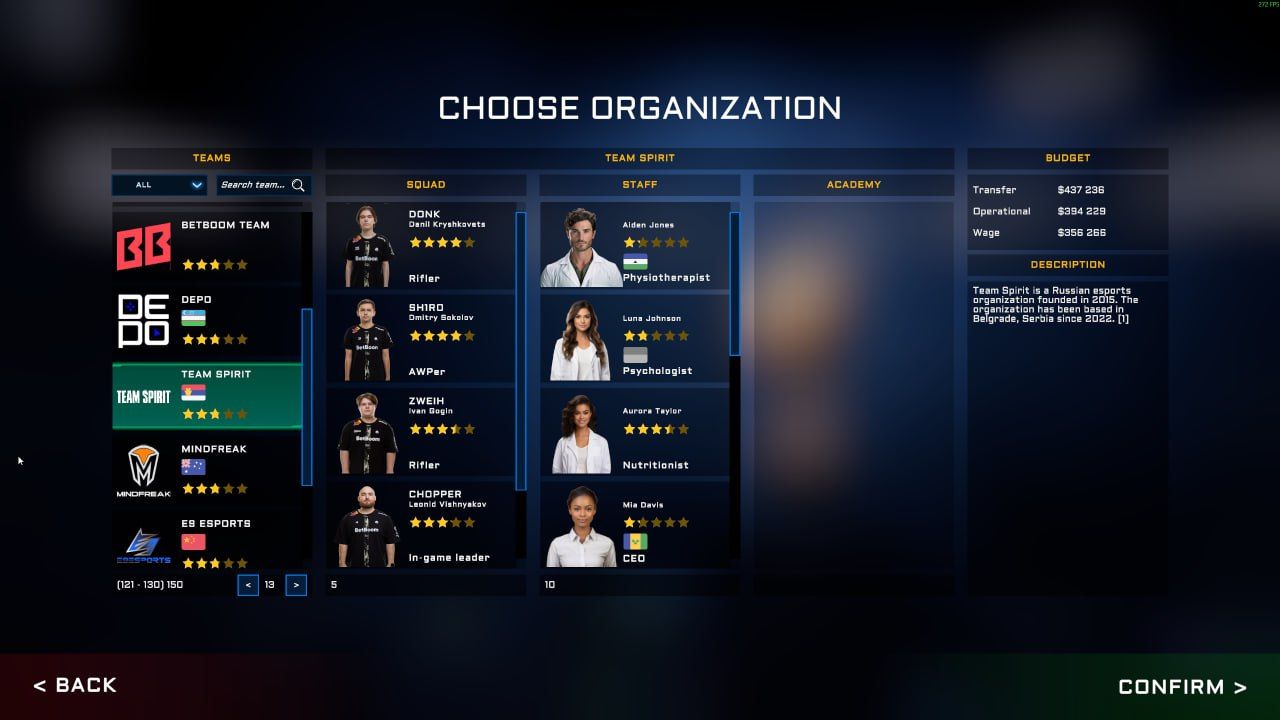Viewport: 1280px width, 720px height.
Task: Switch to the STAFF tab
Action: click(x=639, y=184)
